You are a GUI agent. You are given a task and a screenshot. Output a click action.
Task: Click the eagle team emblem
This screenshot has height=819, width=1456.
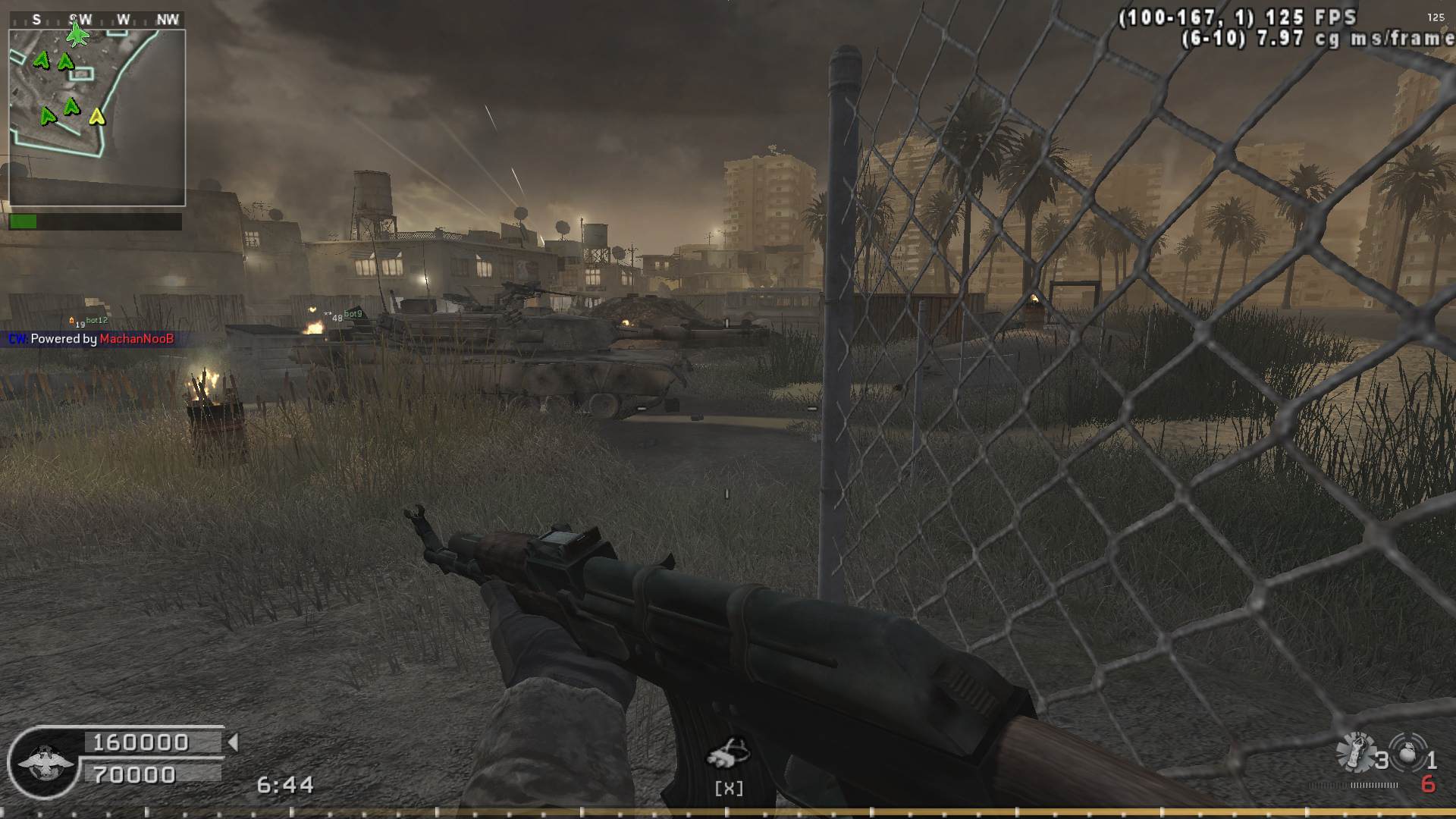[45, 763]
